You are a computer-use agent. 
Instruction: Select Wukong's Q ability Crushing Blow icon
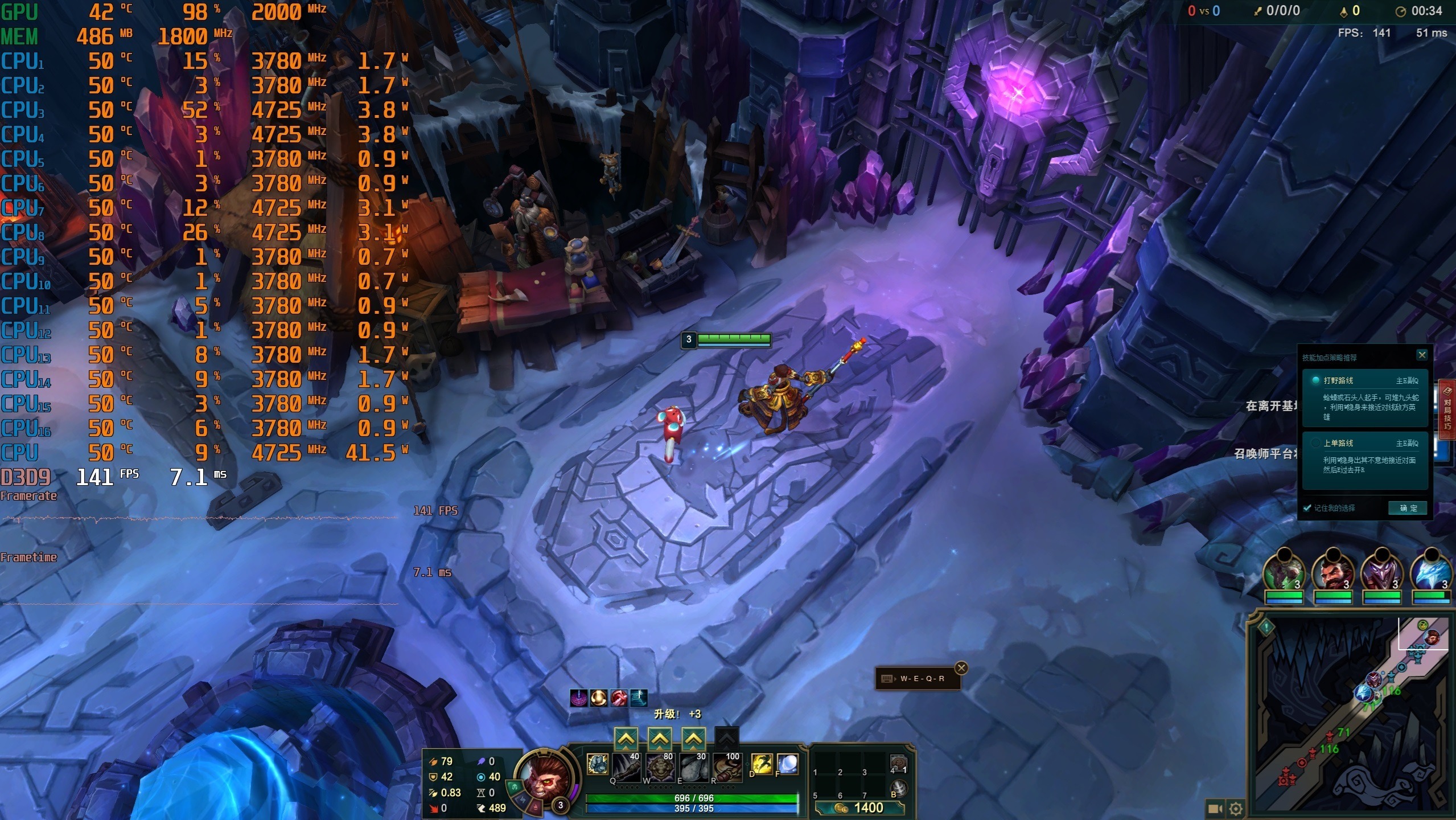click(x=626, y=769)
